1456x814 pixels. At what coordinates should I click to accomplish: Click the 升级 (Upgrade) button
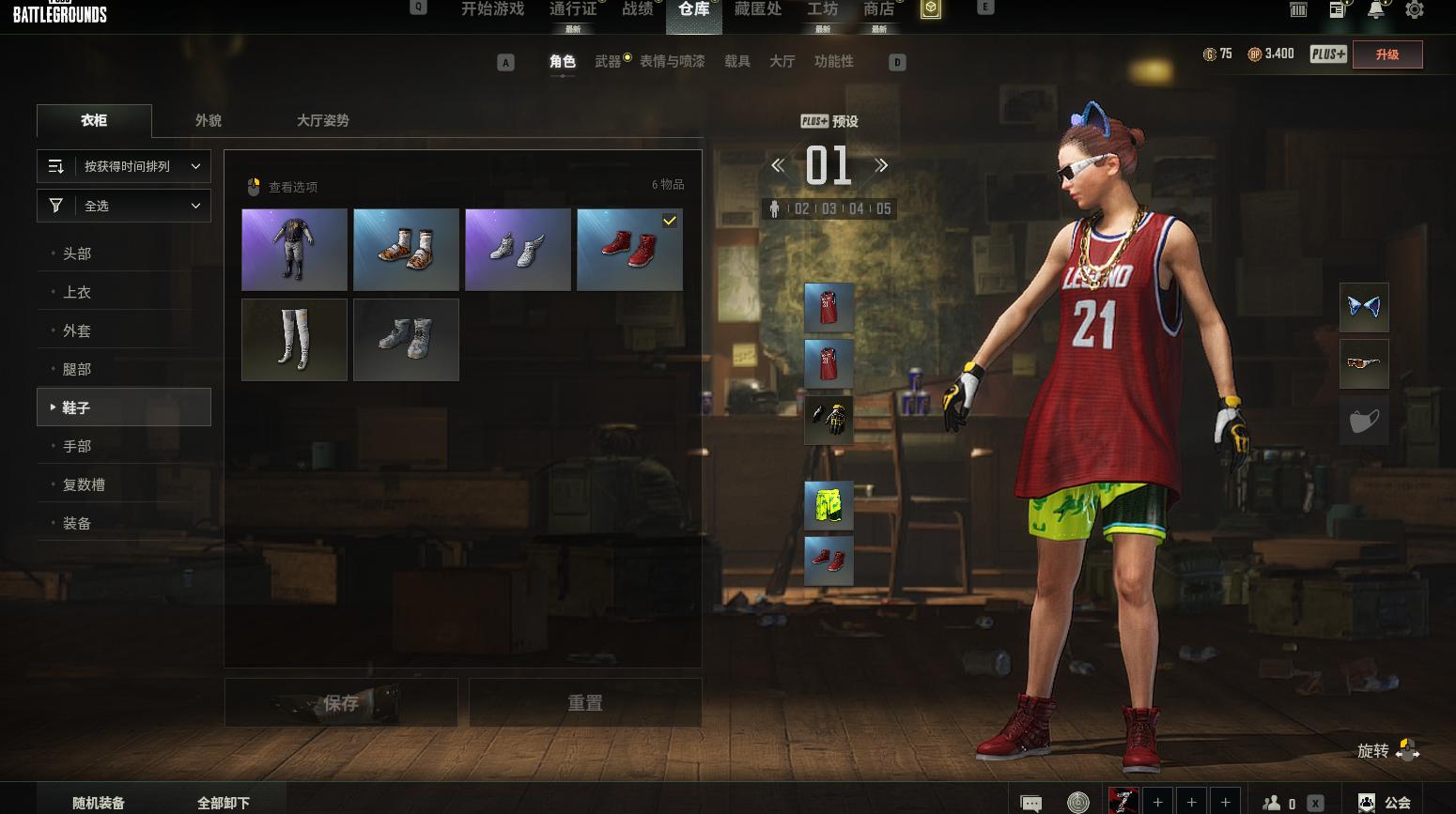pos(1387,54)
